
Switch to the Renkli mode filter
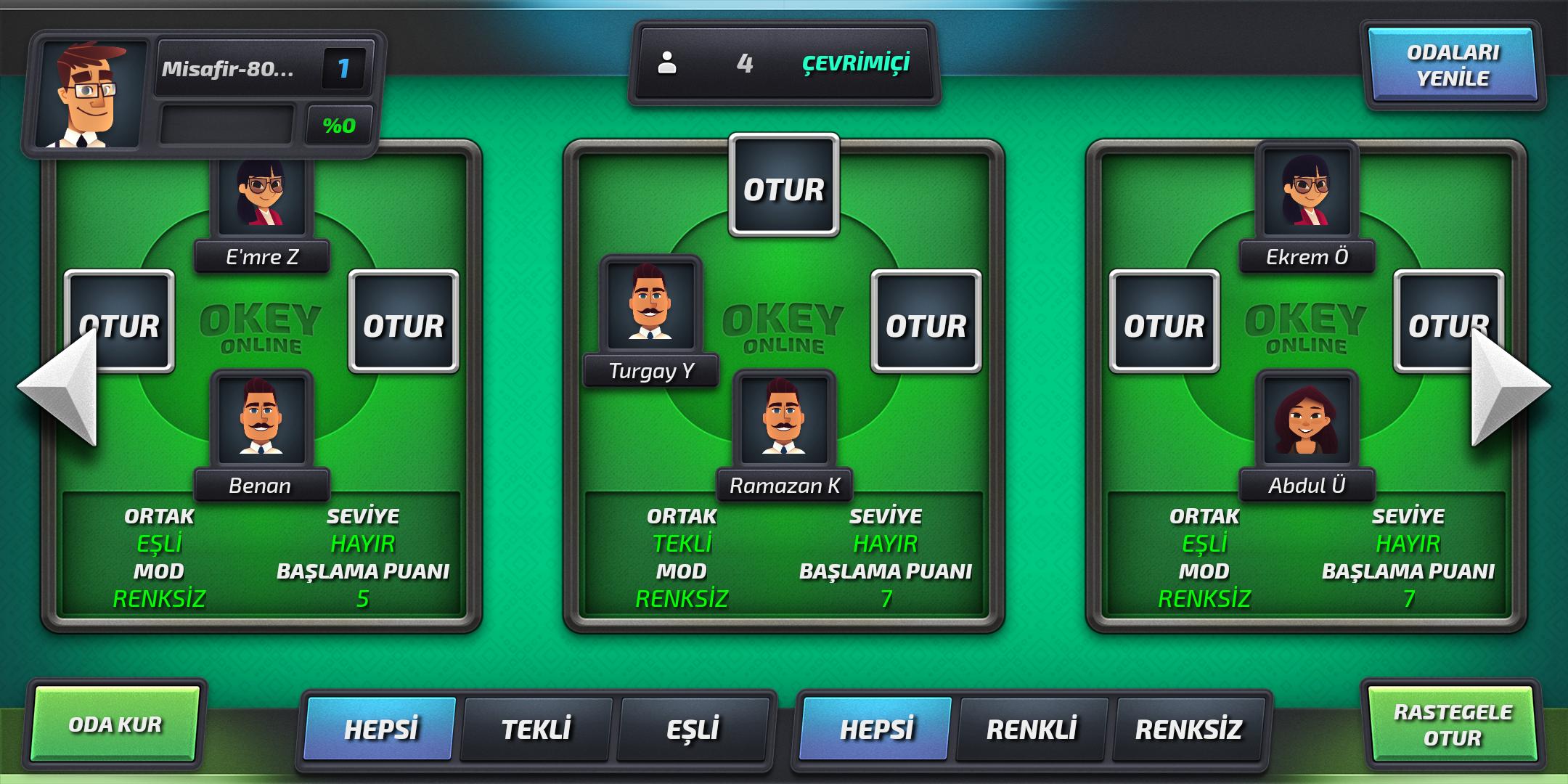coord(1032,729)
